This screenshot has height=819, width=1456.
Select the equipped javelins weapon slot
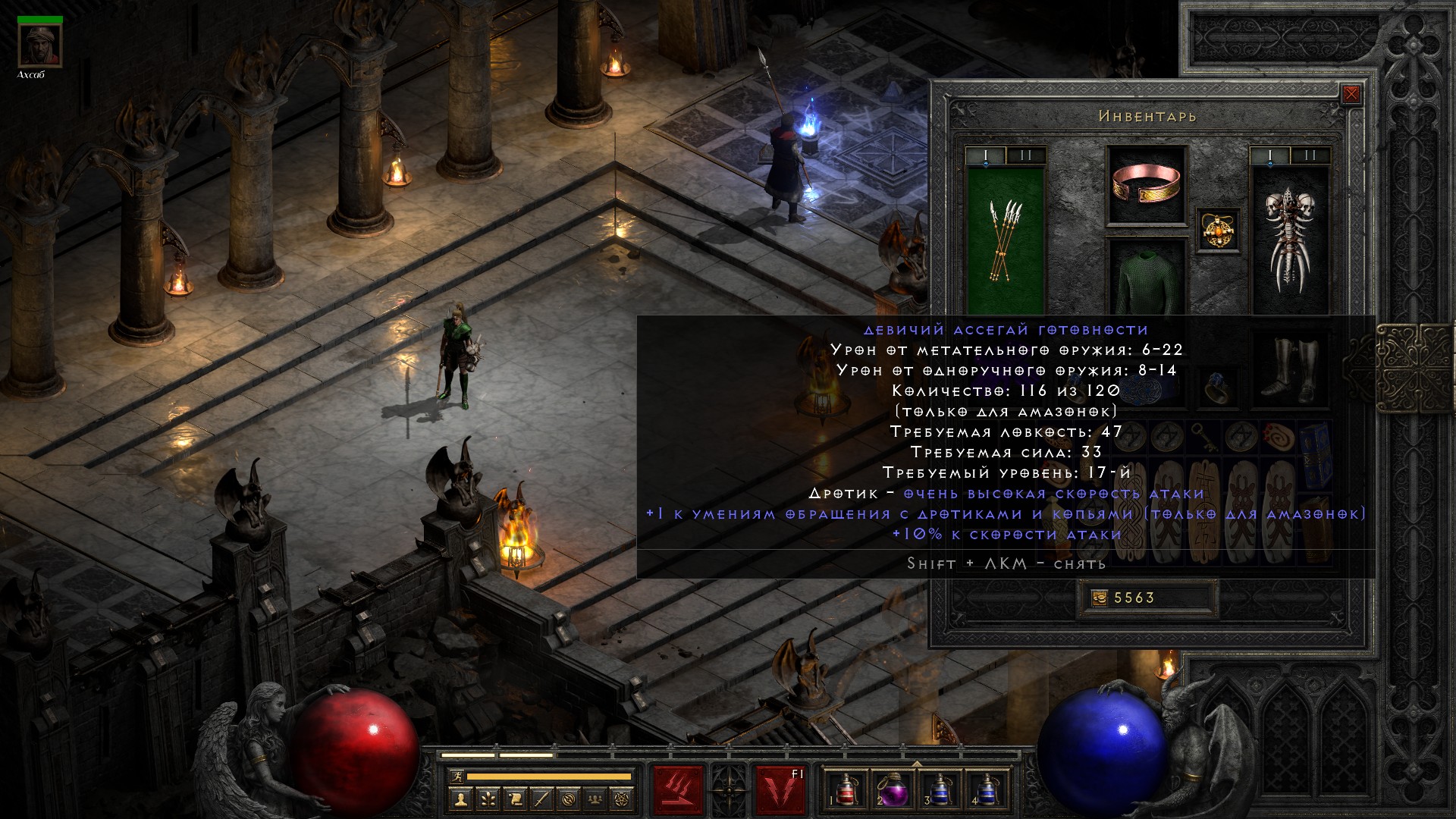pyautogui.click(x=1006, y=239)
